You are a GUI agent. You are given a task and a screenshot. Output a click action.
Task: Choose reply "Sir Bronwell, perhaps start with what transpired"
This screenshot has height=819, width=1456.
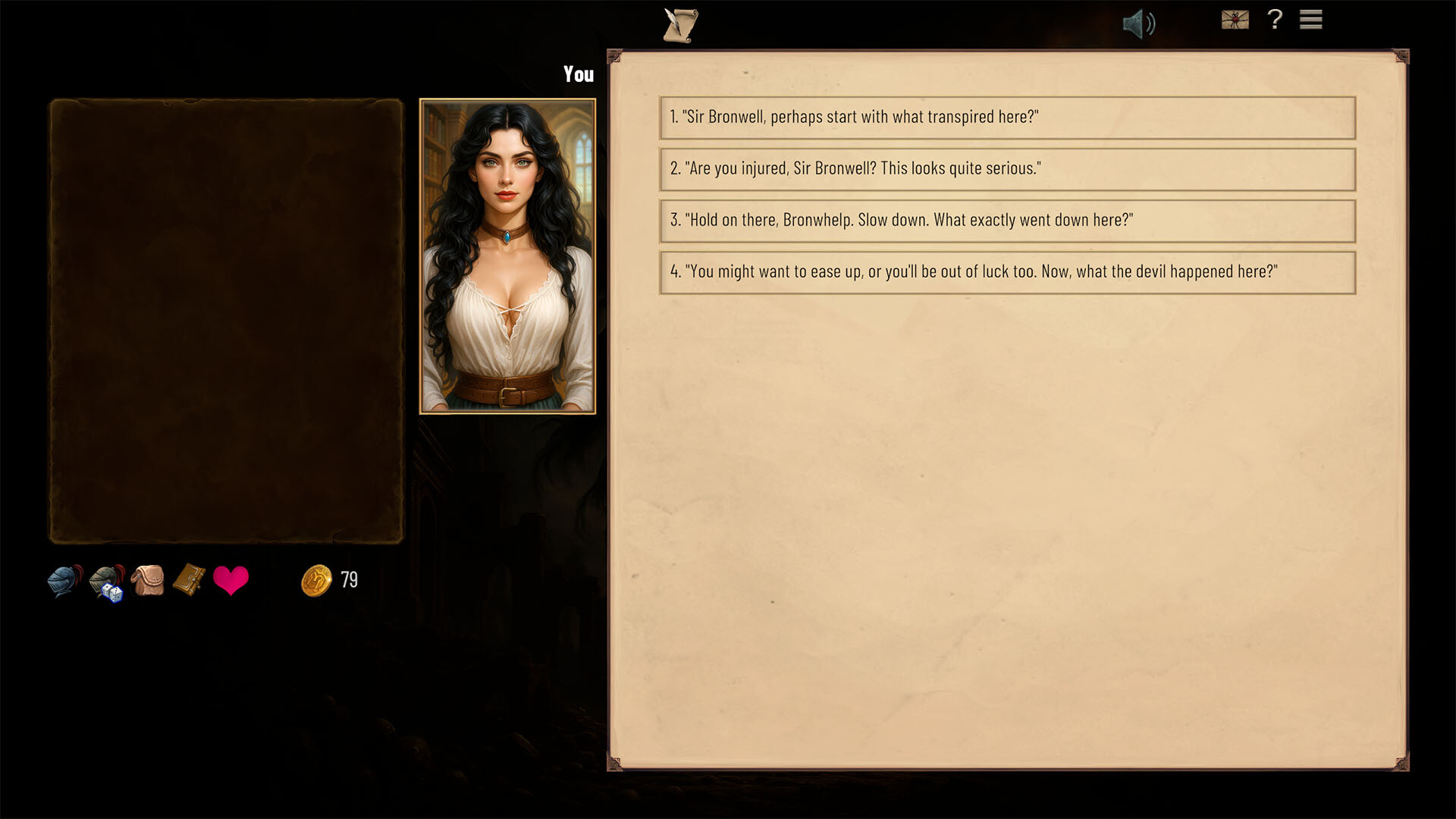(1007, 118)
